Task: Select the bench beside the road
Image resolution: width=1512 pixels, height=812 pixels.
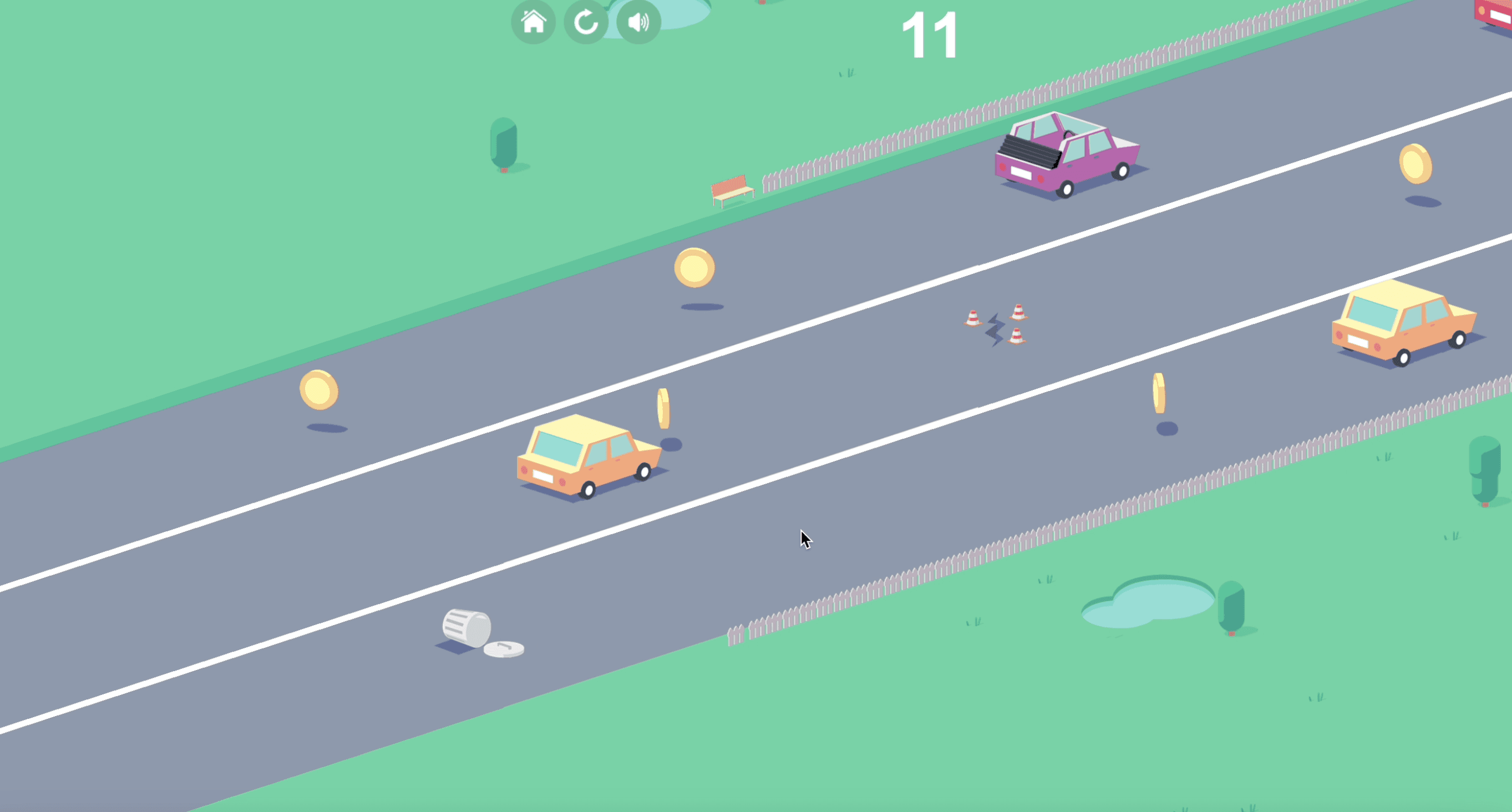Action: [732, 191]
